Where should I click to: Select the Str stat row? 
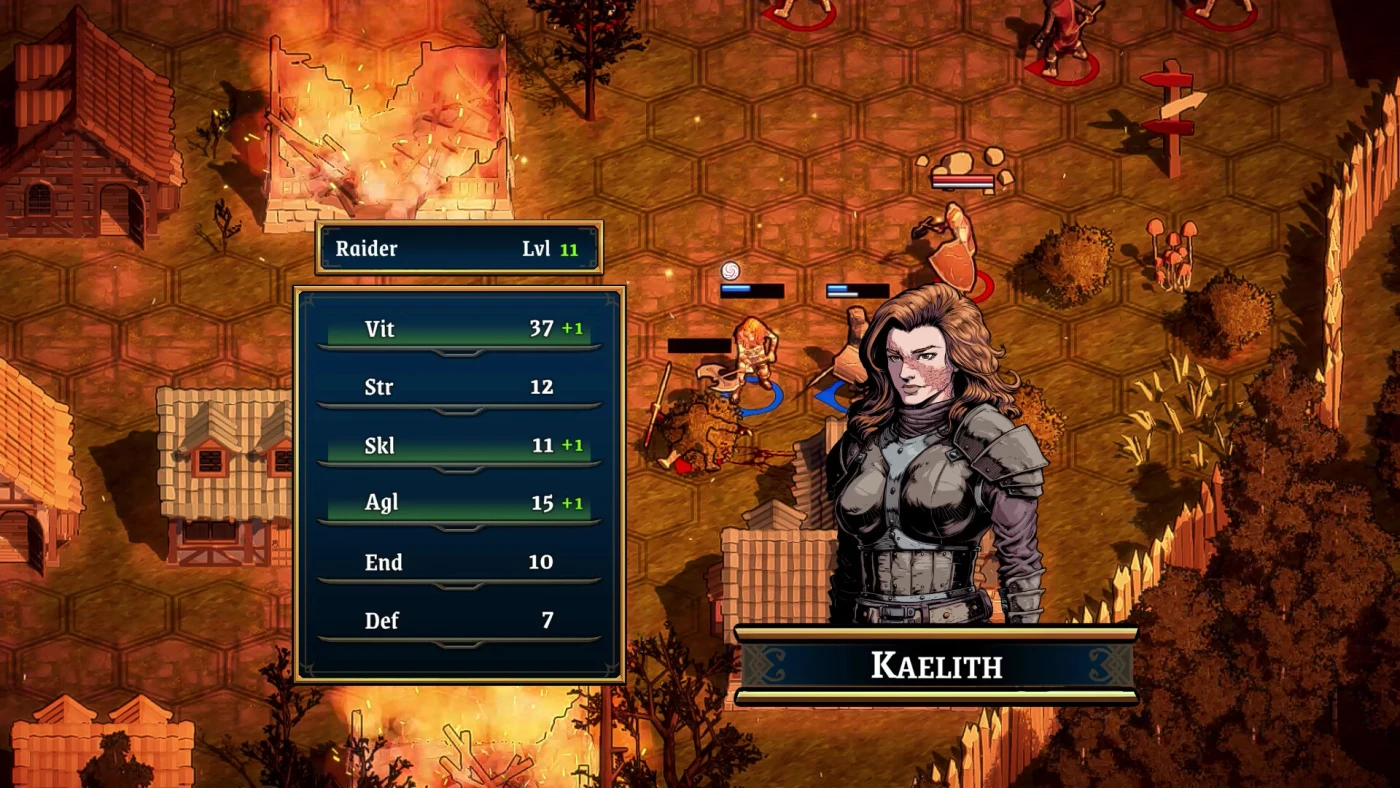click(x=459, y=387)
